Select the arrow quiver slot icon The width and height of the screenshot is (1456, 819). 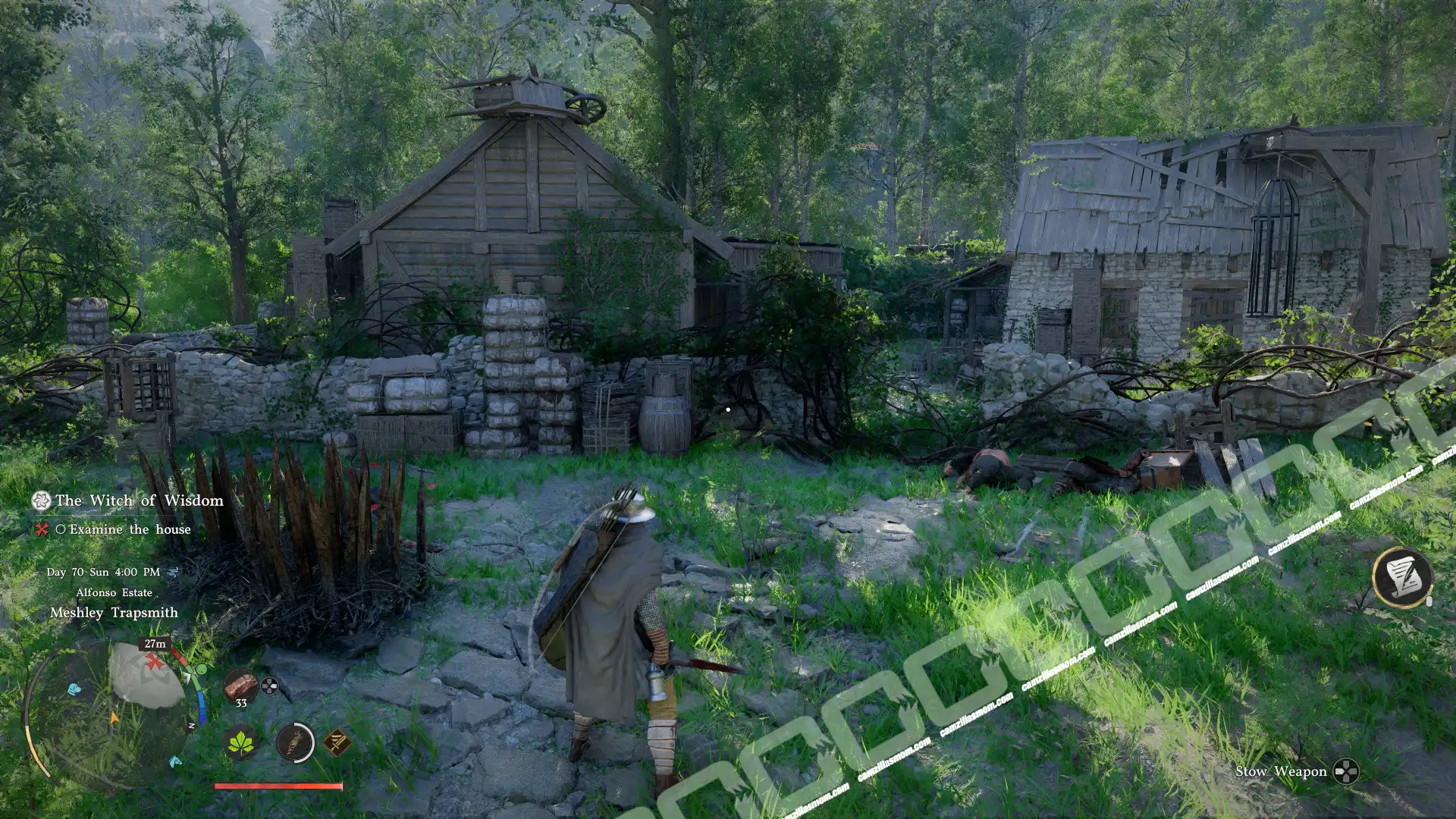click(x=295, y=742)
